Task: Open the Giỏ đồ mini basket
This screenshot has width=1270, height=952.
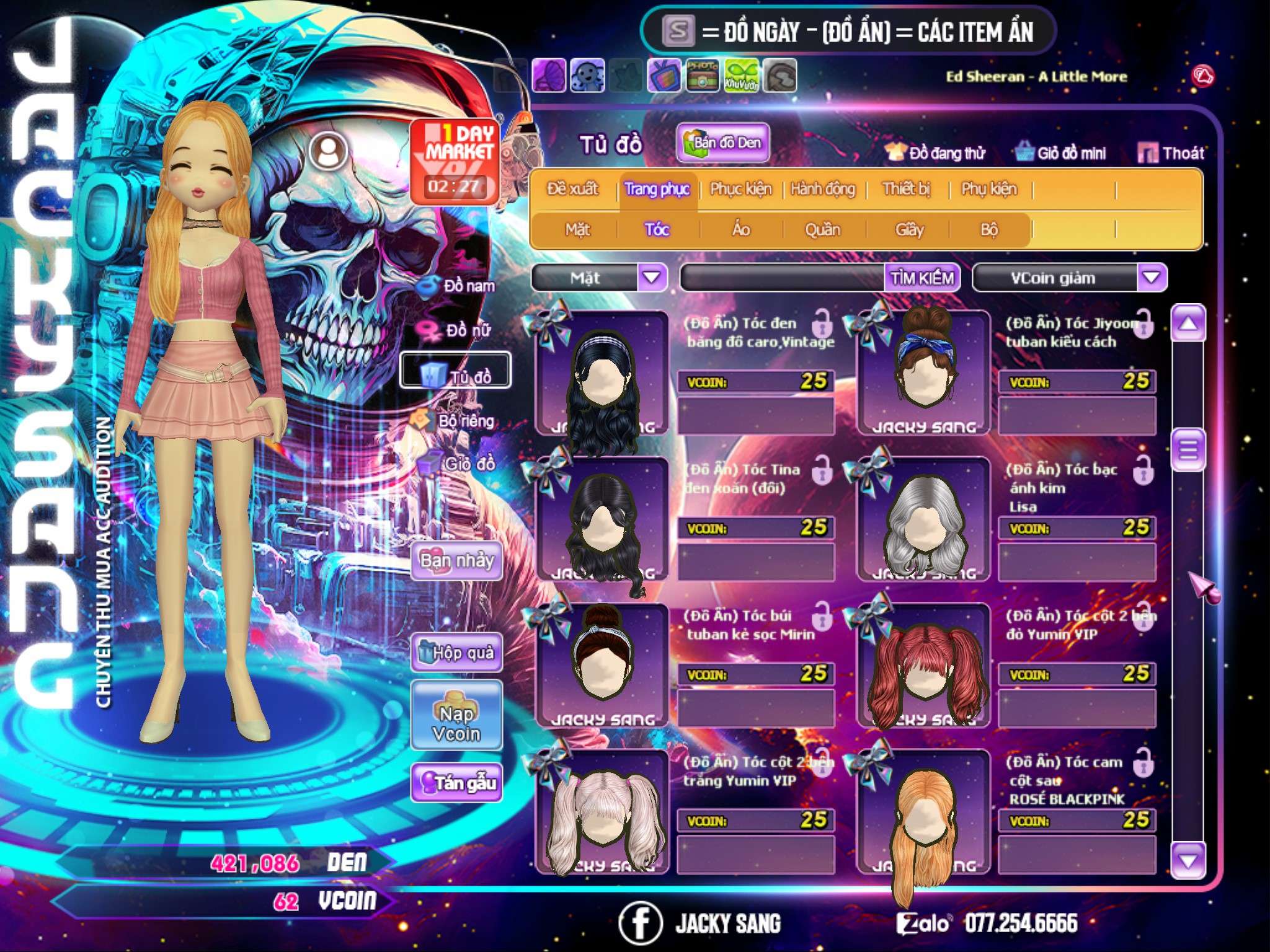Action: click(1060, 153)
